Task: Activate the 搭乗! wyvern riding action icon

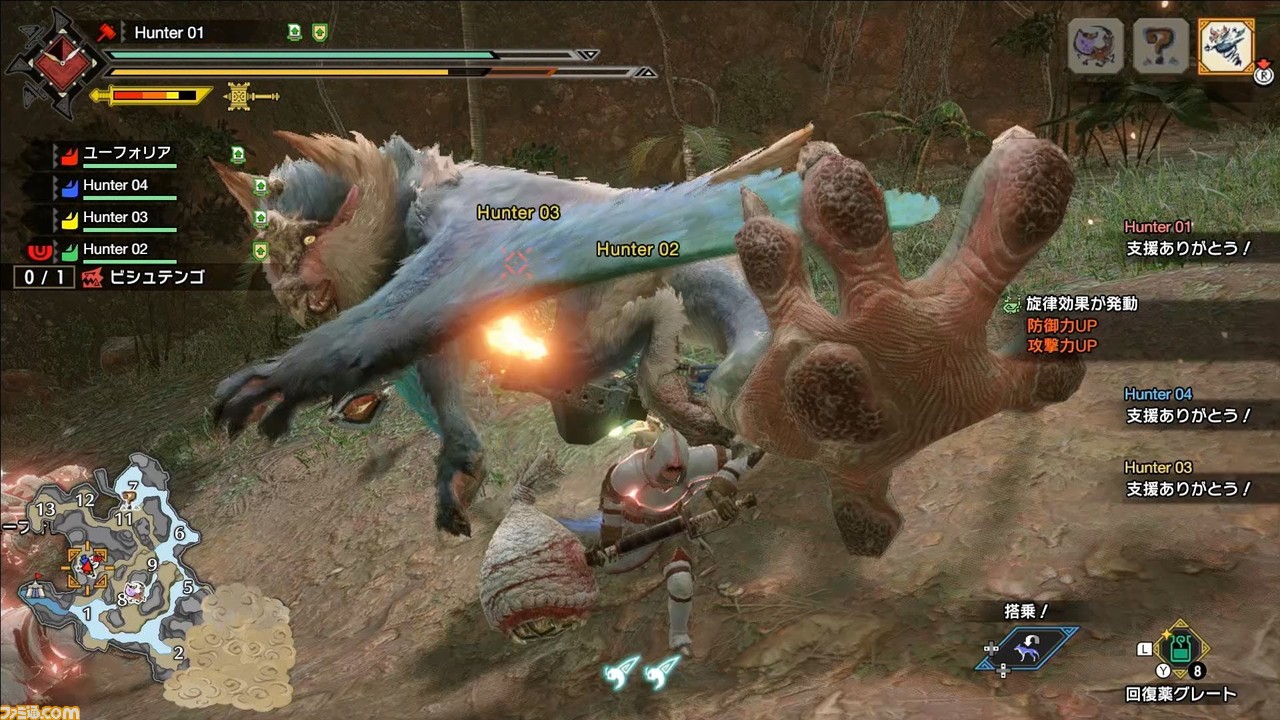Action: (1029, 650)
